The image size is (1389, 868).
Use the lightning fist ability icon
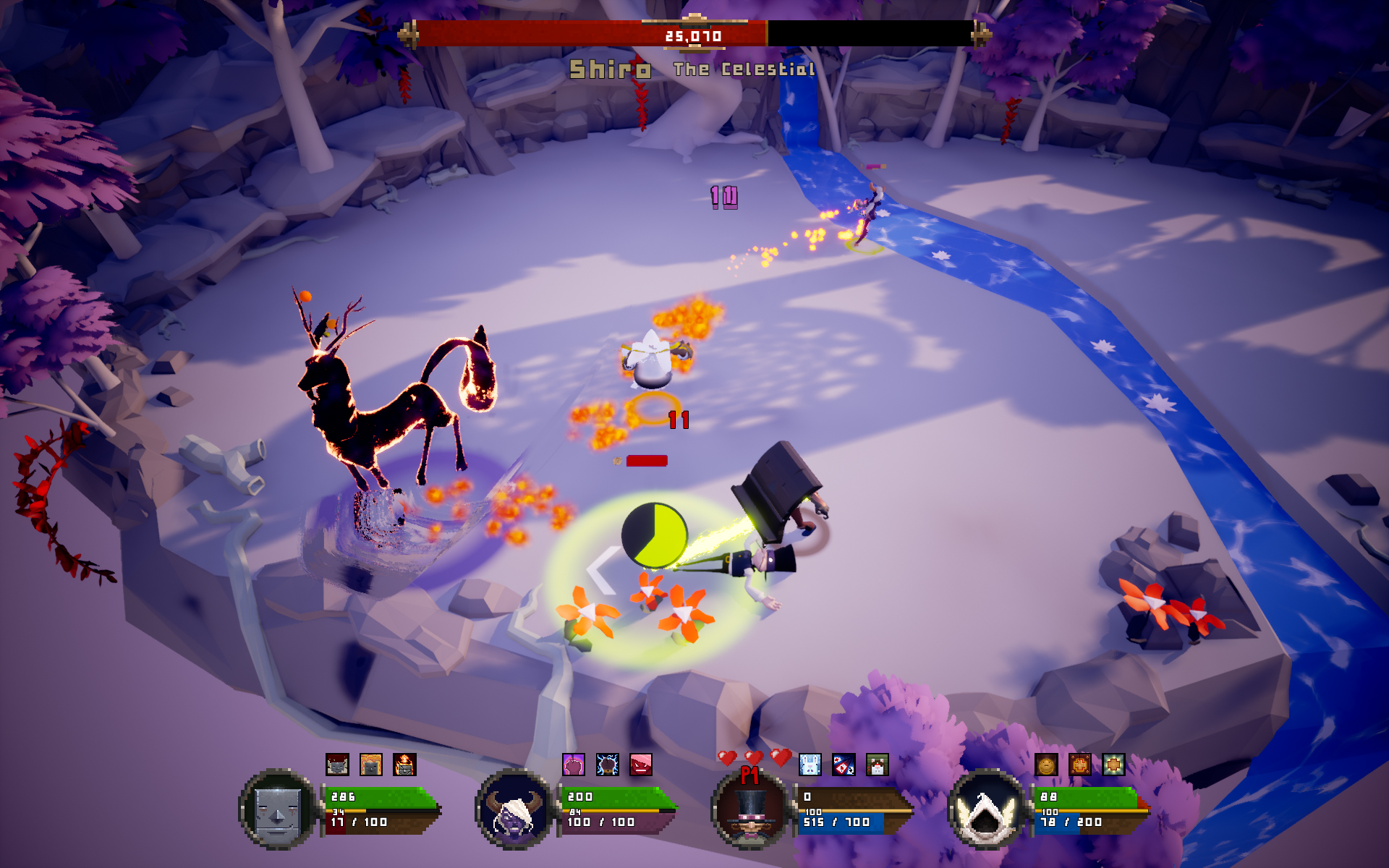[607, 765]
